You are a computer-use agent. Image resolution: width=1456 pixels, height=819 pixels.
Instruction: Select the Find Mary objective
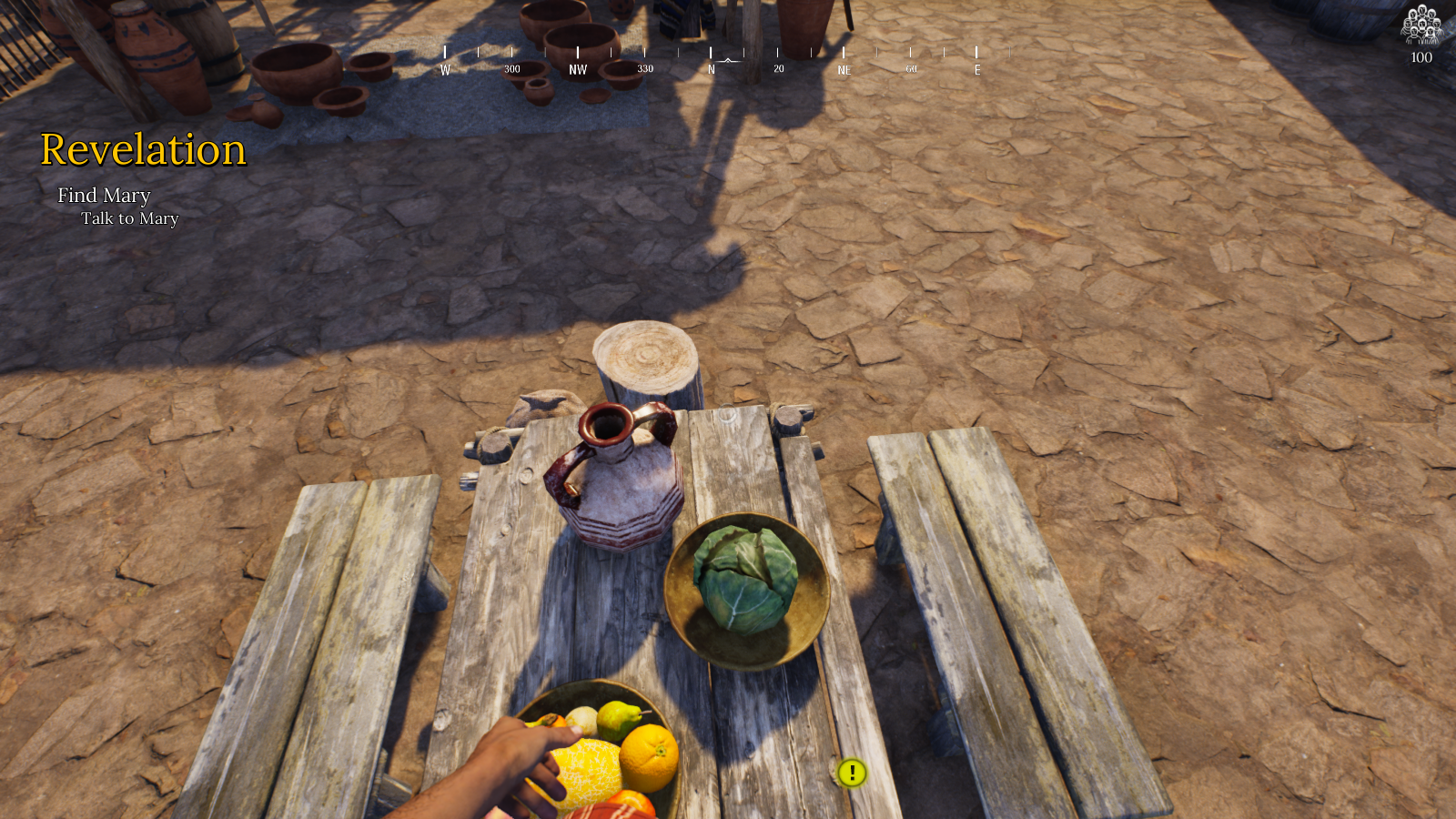(104, 196)
